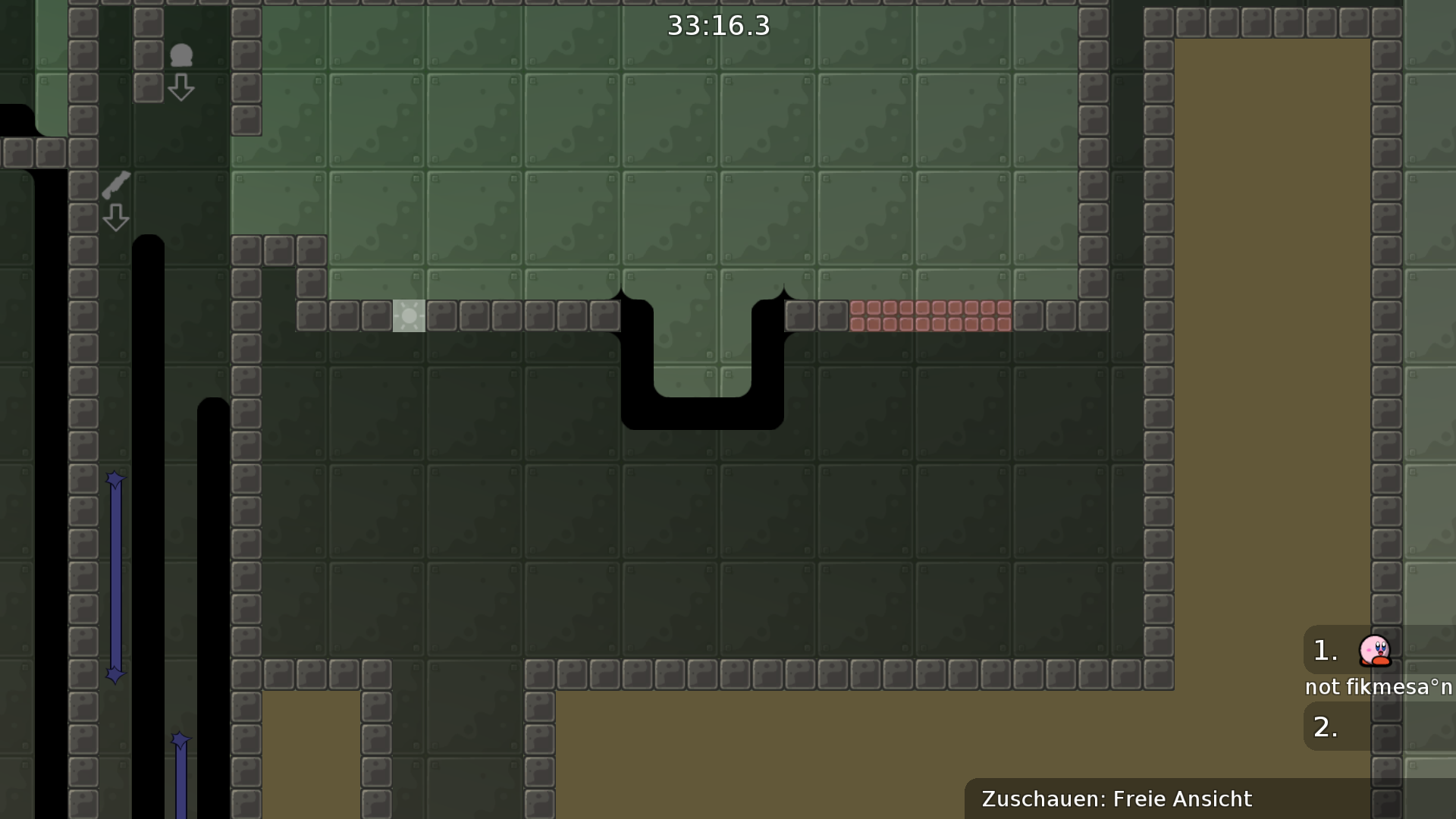Click the arrow tip of the upper door laser
The image size is (1456, 819).
tap(115, 479)
